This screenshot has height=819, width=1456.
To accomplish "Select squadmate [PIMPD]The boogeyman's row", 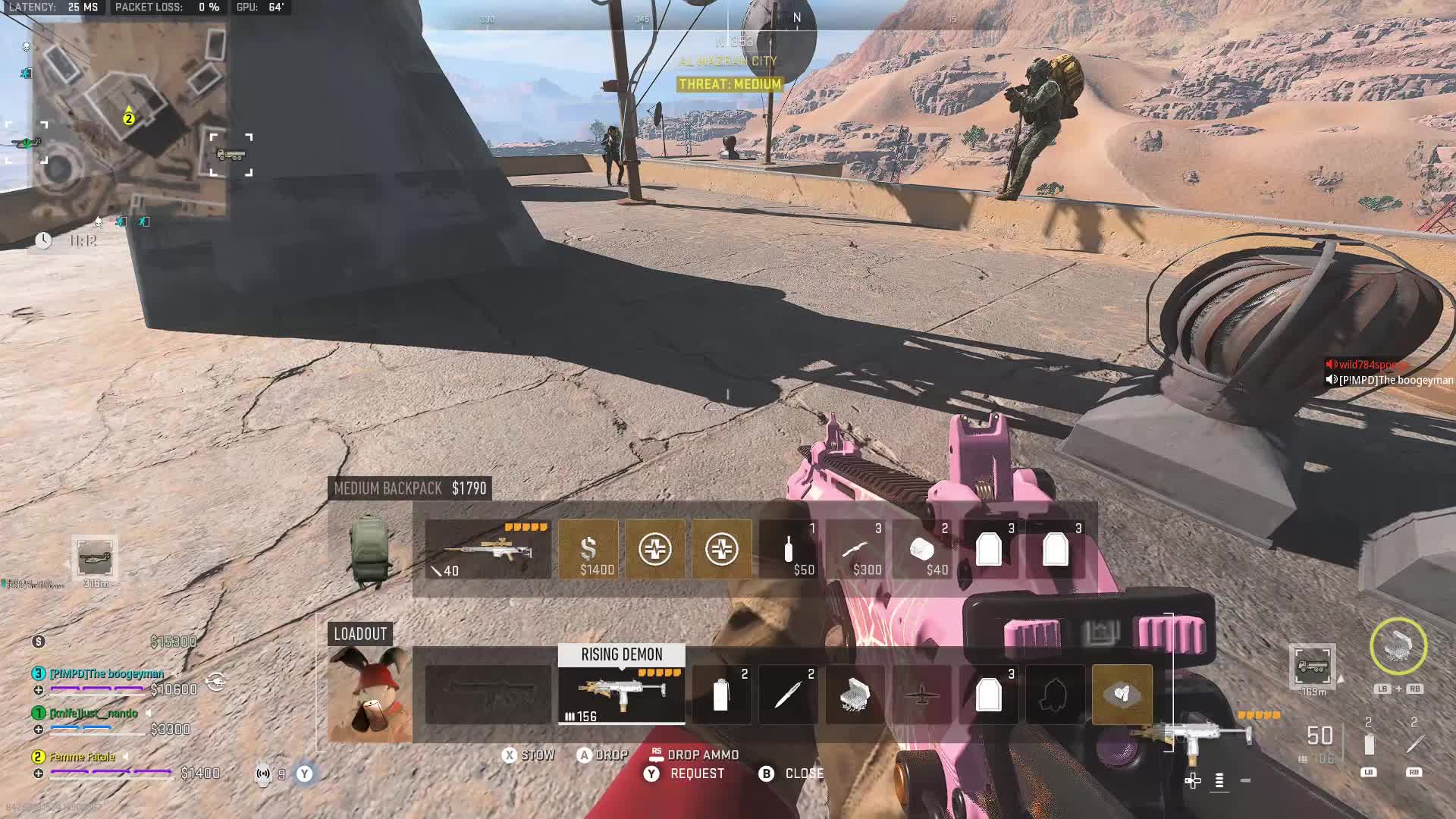I will [107, 673].
